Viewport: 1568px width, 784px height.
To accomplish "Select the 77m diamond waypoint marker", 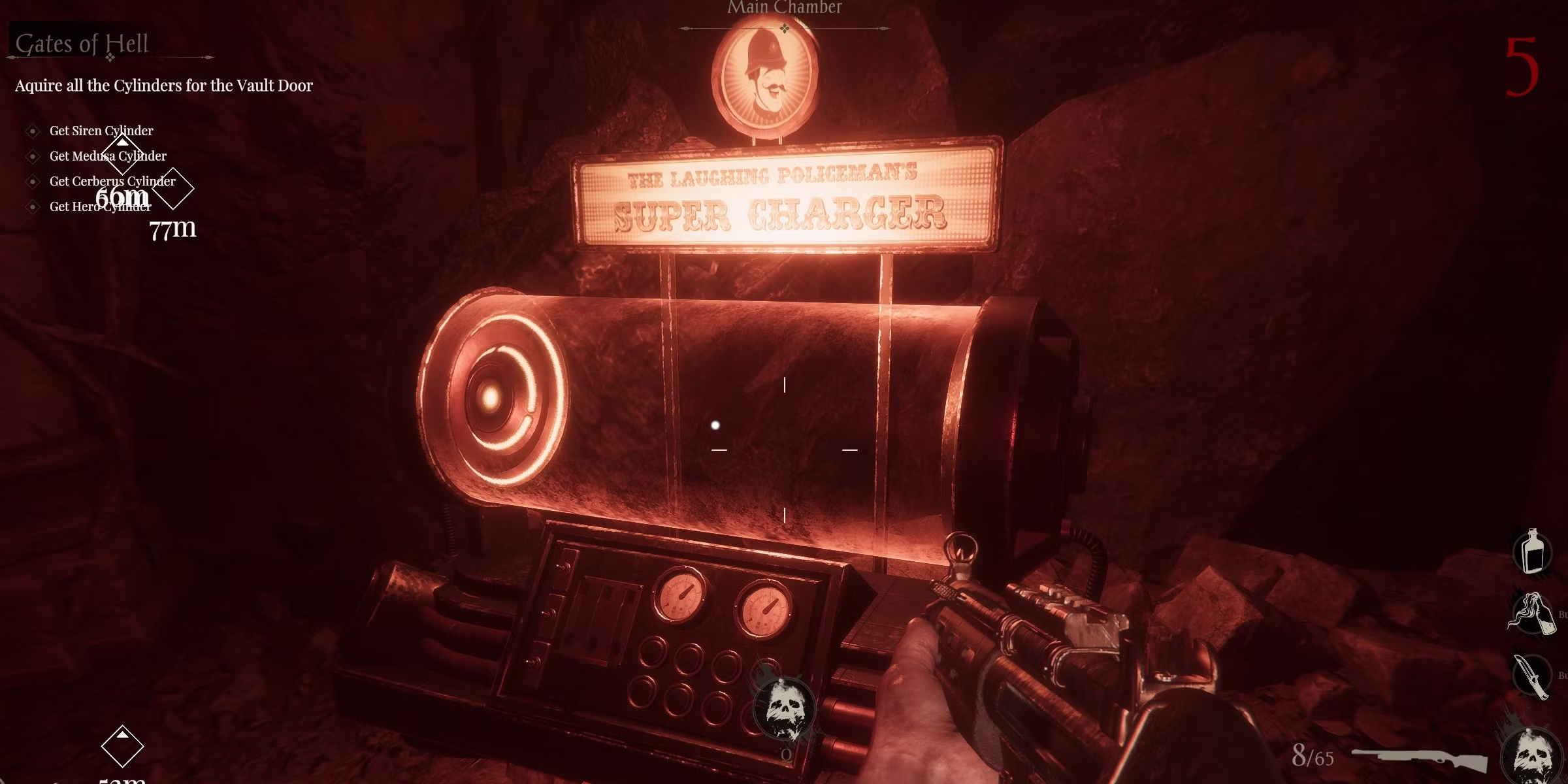I will tap(173, 189).
